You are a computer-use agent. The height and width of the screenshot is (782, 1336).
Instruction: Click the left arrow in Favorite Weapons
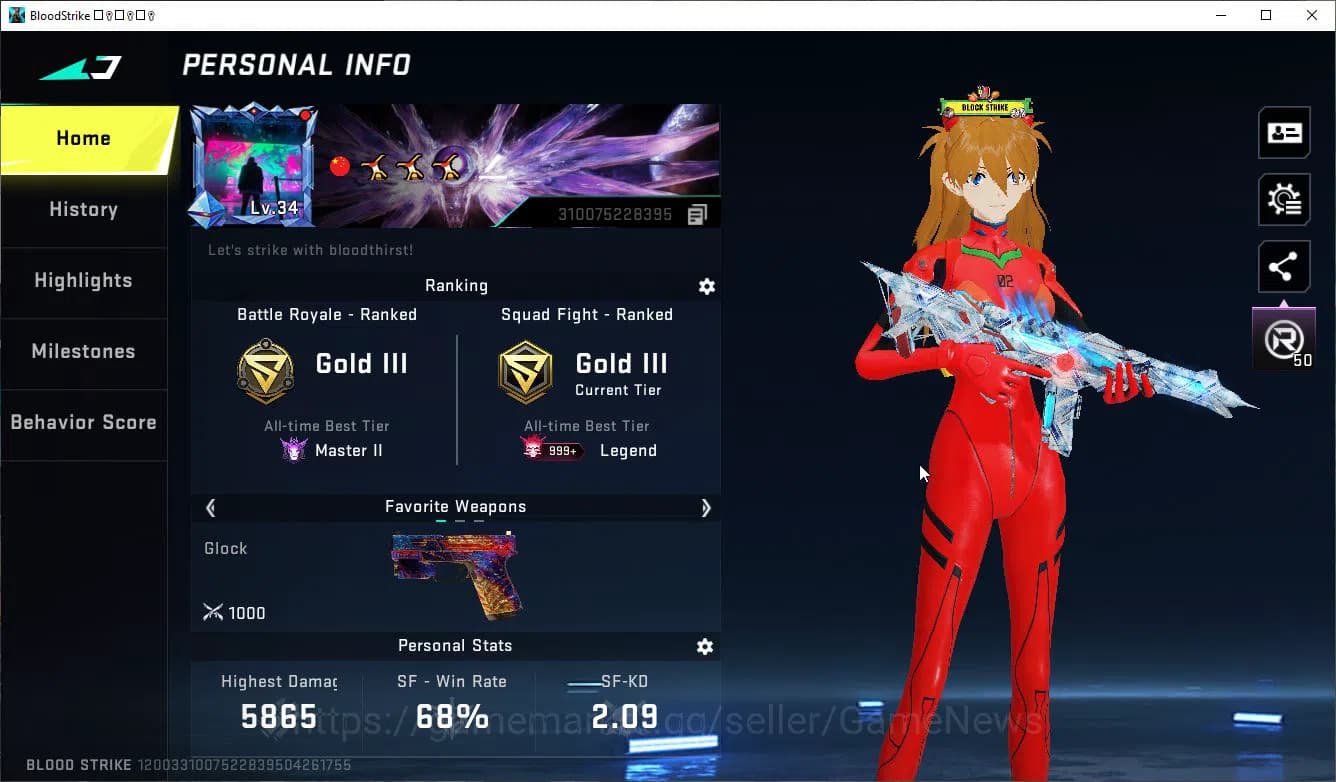pyautogui.click(x=210, y=507)
